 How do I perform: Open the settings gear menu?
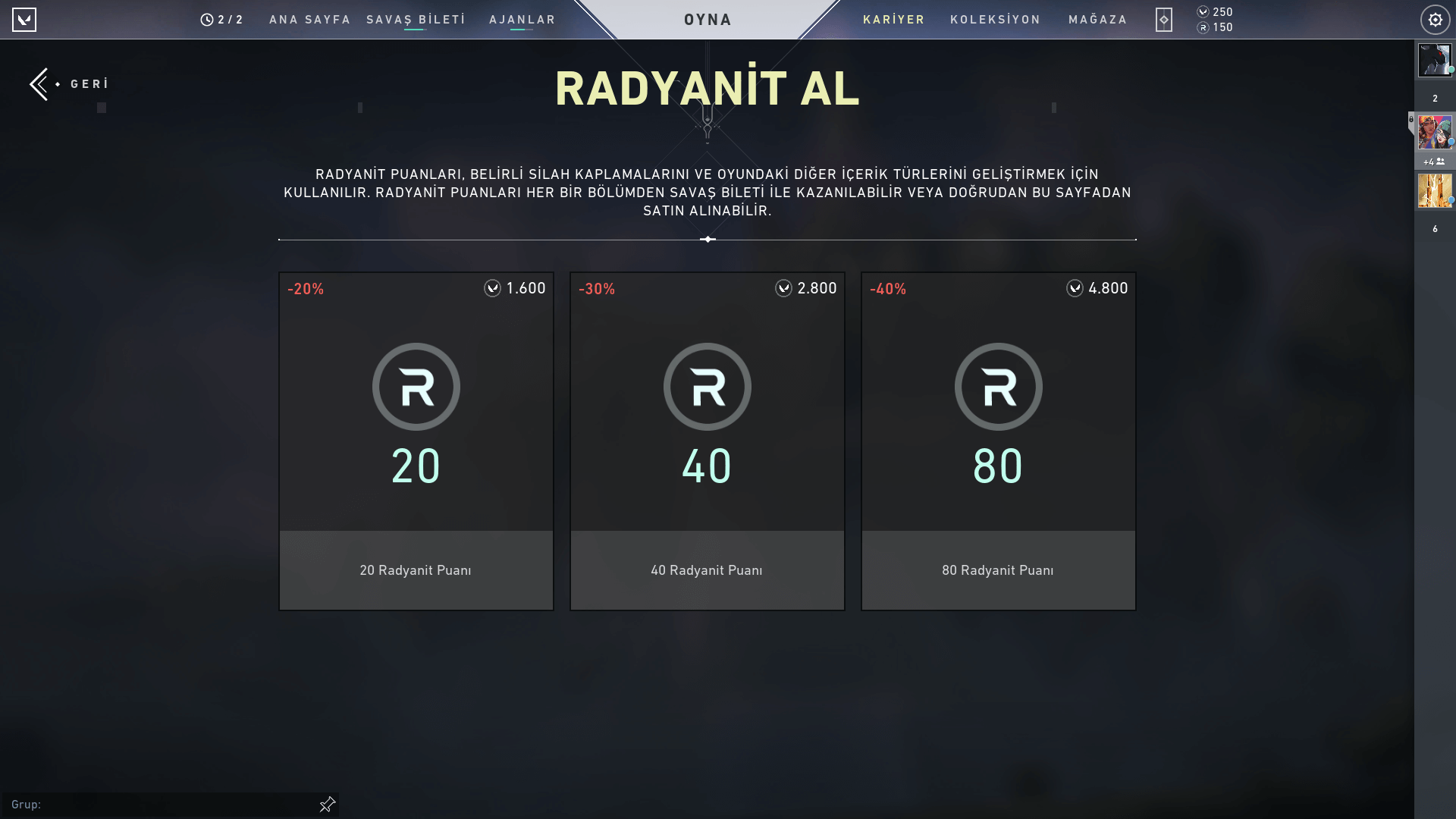(1435, 19)
